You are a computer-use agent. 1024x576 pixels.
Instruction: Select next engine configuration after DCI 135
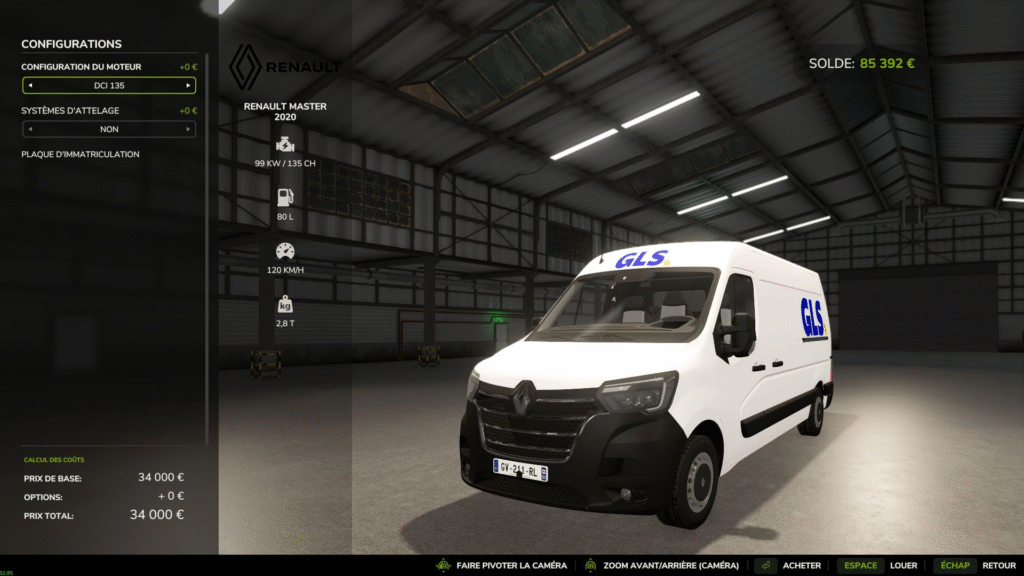(188, 86)
